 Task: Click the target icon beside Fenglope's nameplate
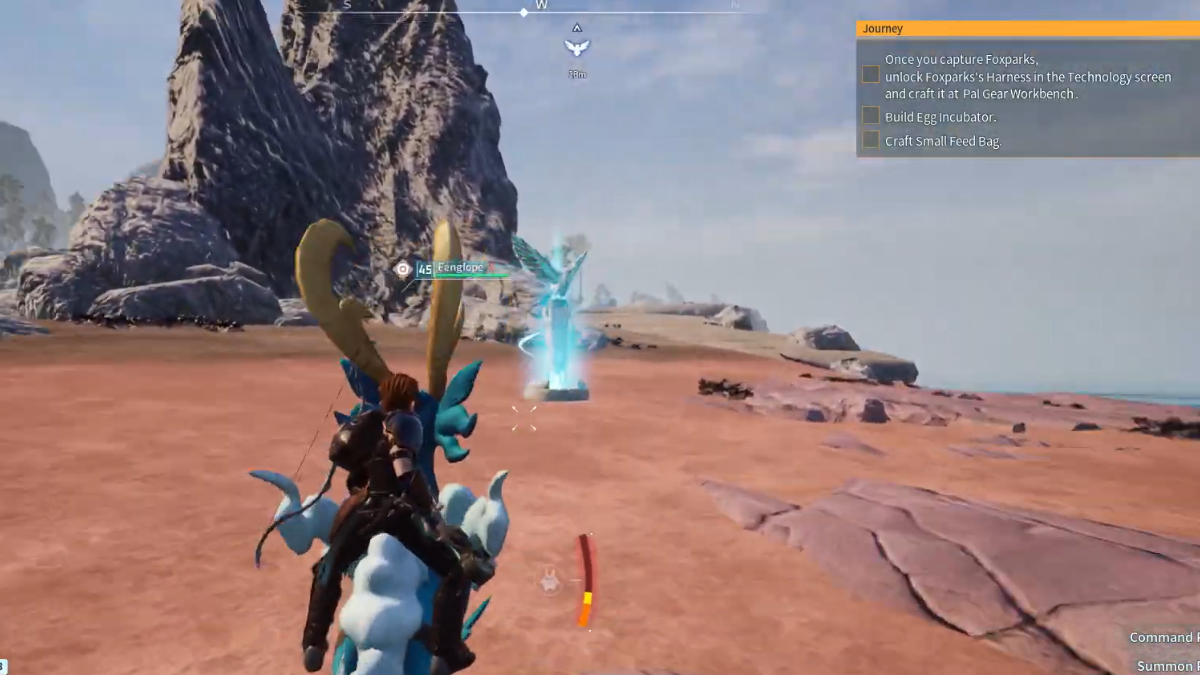[402, 269]
